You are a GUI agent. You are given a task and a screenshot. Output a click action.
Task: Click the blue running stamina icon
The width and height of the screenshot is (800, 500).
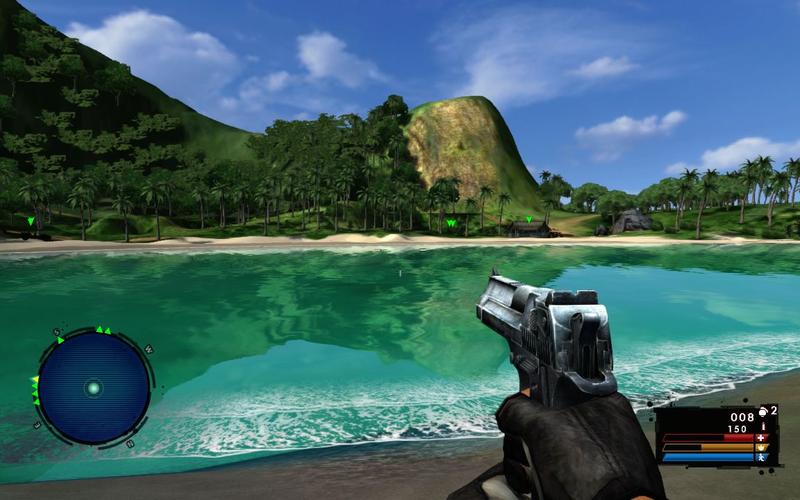[761, 457]
